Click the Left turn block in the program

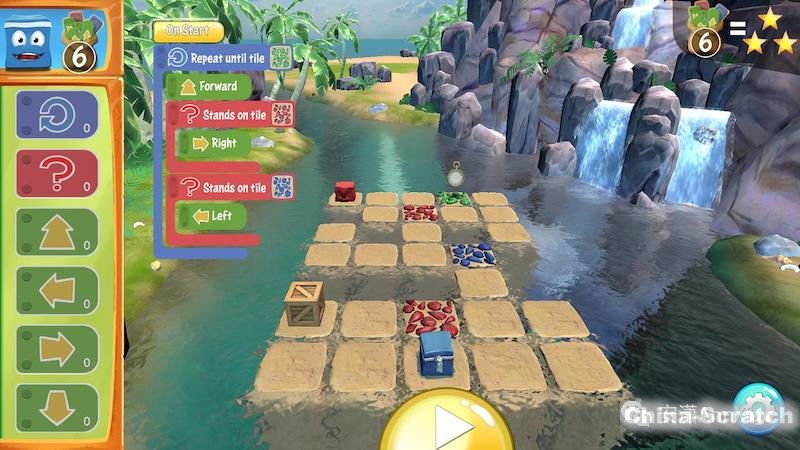[x=211, y=215]
